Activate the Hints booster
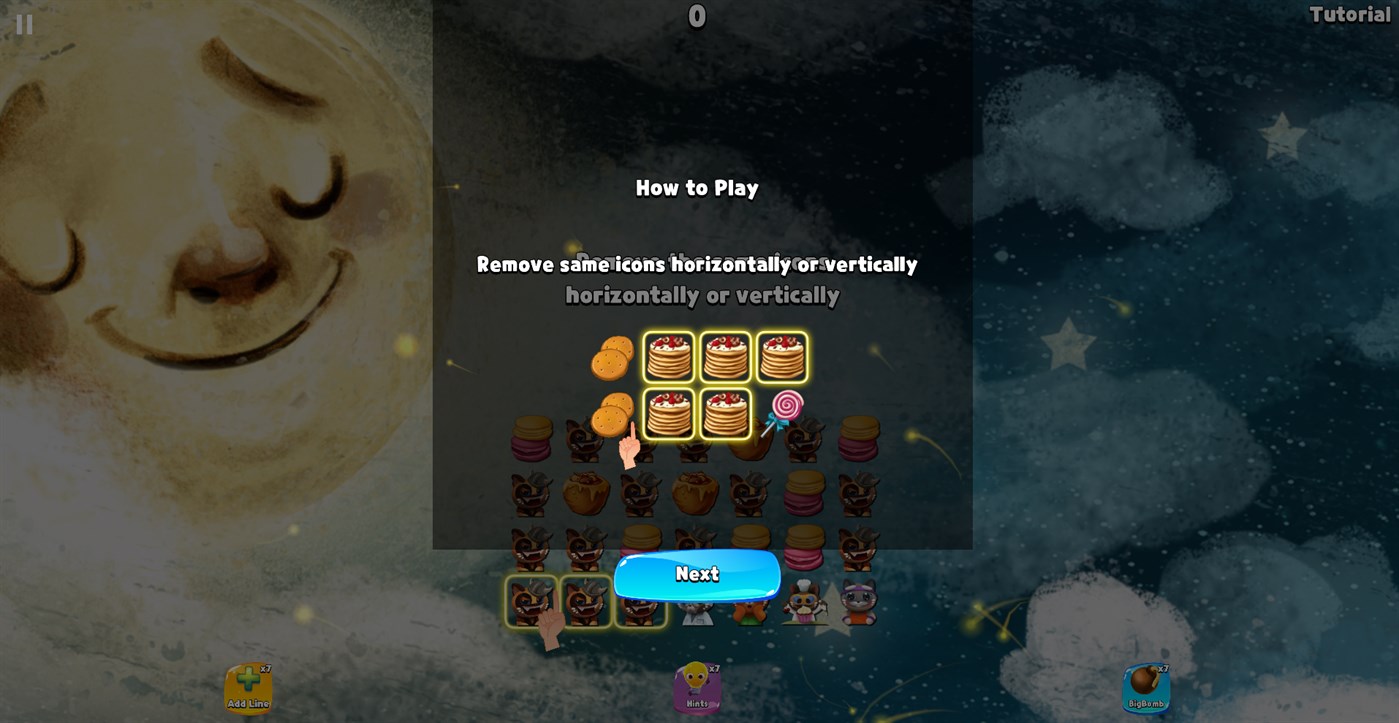 [x=697, y=687]
